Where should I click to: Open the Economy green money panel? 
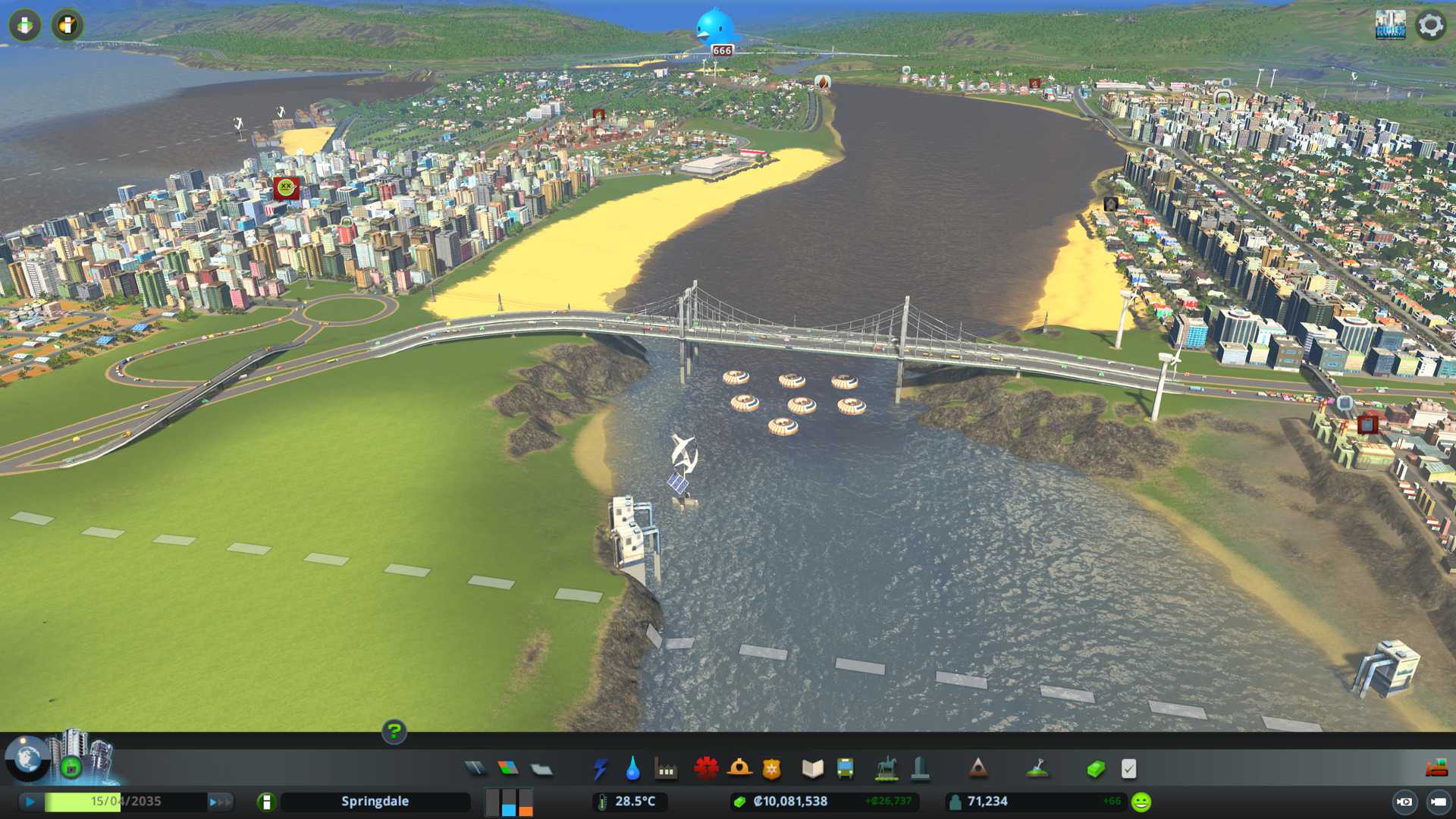(x=1096, y=769)
